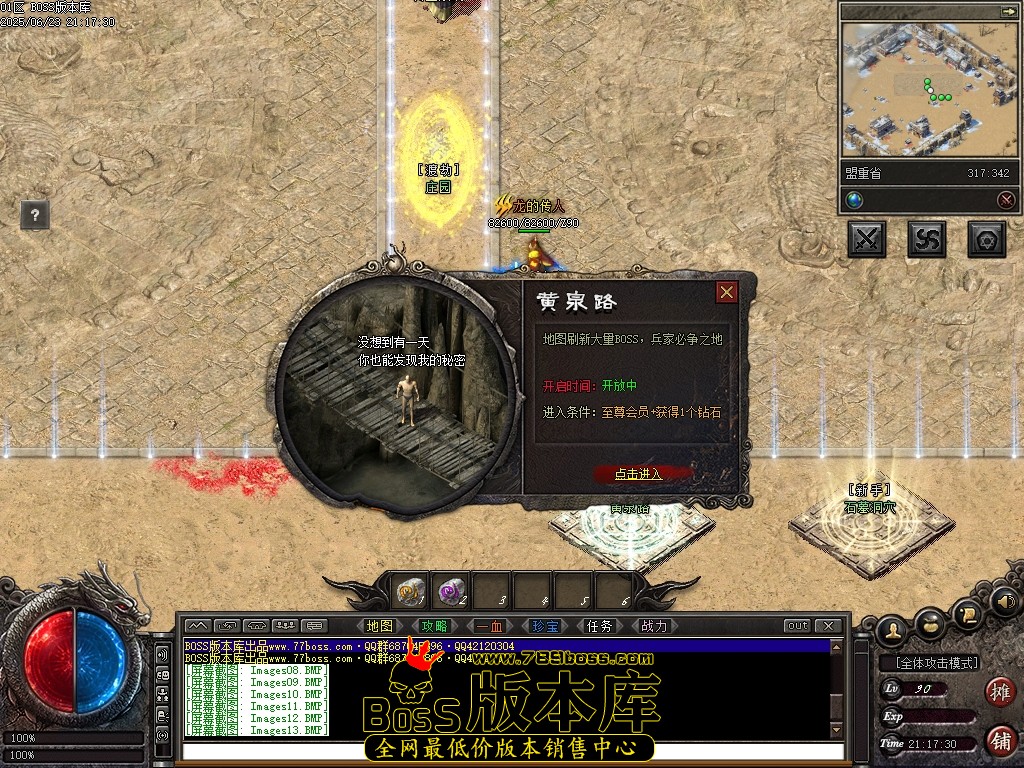This screenshot has width=1024, height=768.
Task: Switch to the 珍宝 treasure tab
Action: tap(545, 626)
